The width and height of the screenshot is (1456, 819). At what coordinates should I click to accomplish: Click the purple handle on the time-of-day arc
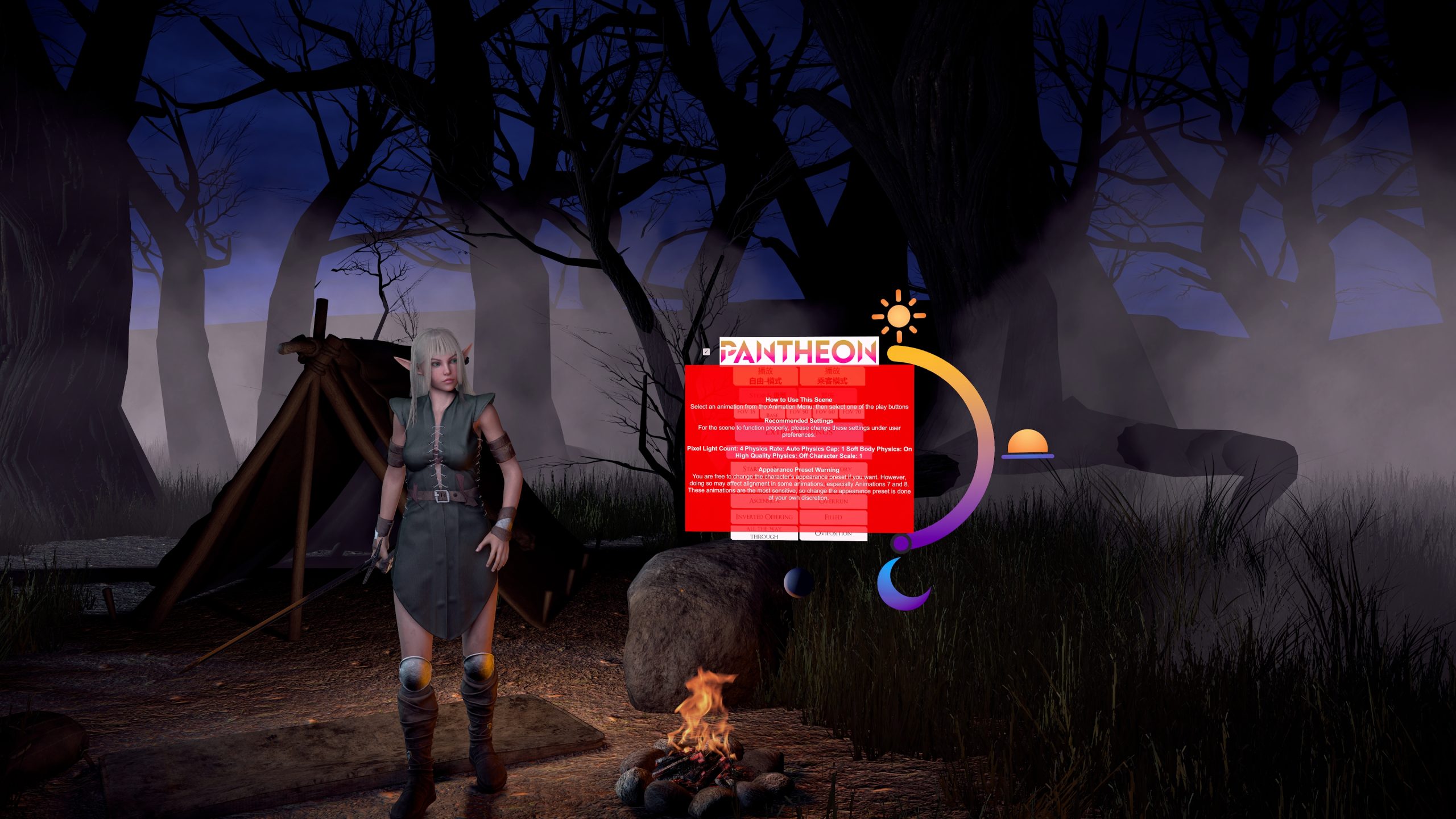pyautogui.click(x=901, y=544)
